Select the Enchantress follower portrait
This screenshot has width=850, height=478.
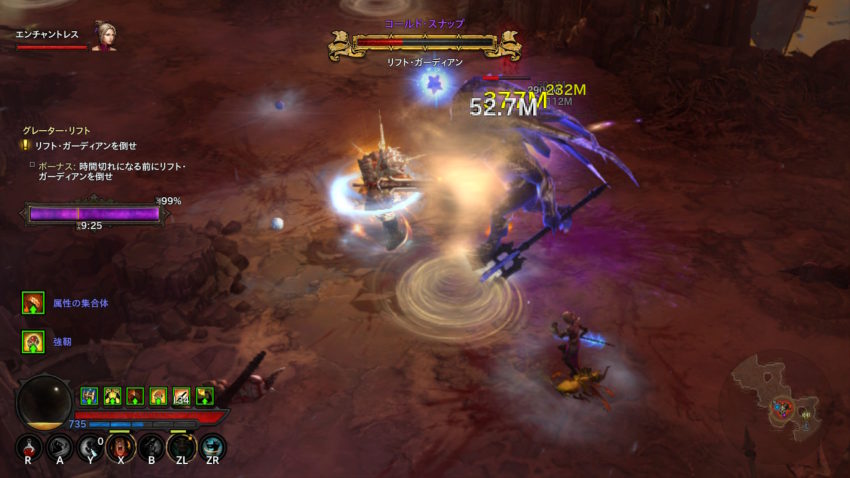click(103, 35)
